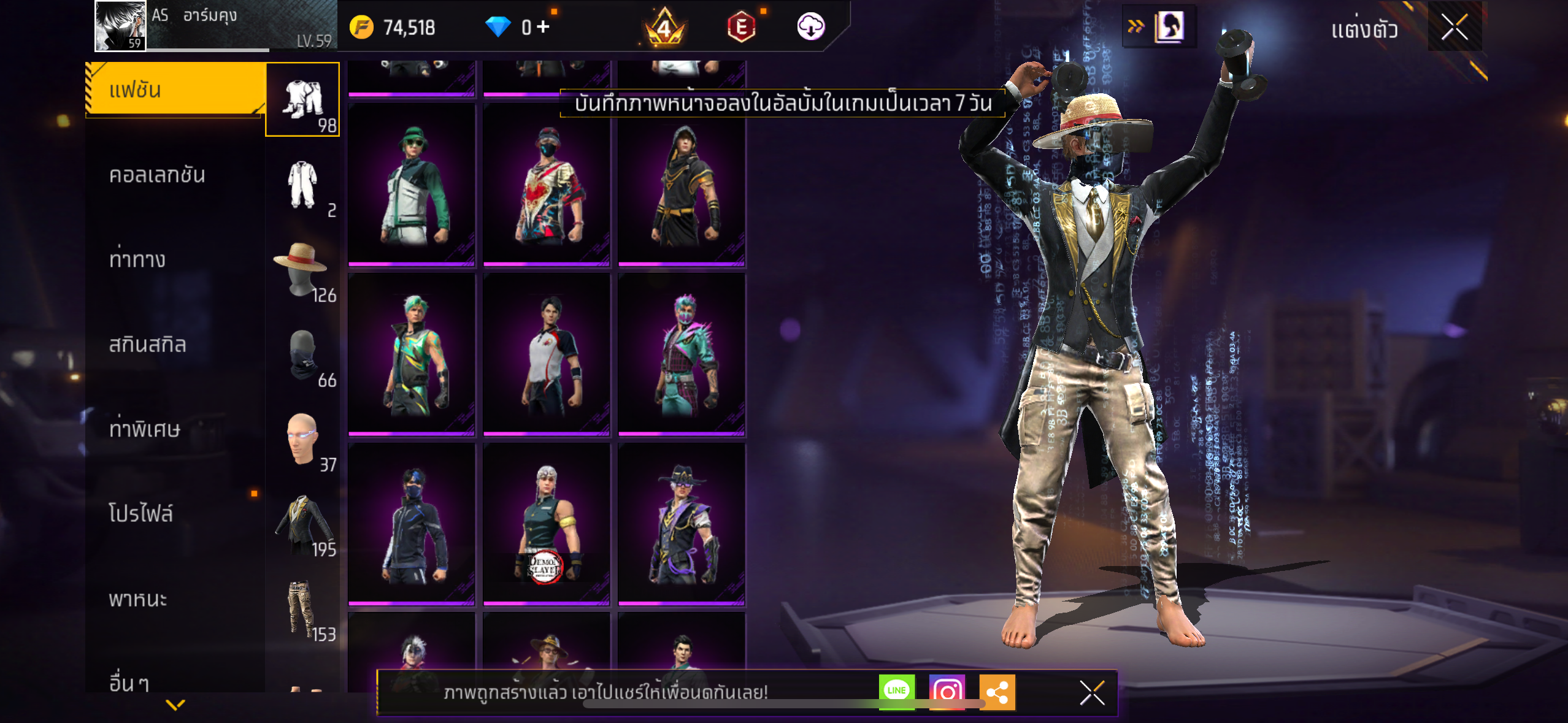
Task: Go to the โปรไฟล์ profile tab
Action: coord(141,514)
